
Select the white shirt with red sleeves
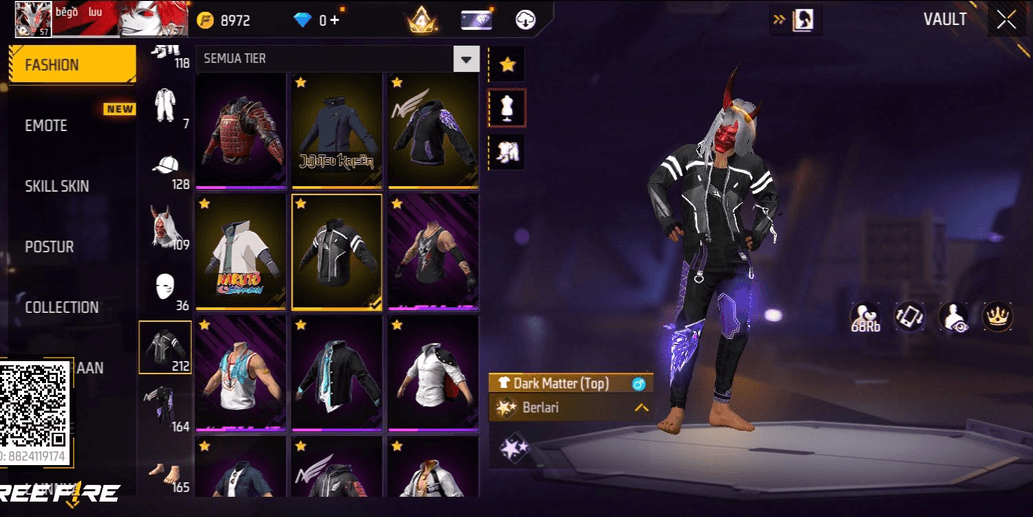click(x=433, y=372)
